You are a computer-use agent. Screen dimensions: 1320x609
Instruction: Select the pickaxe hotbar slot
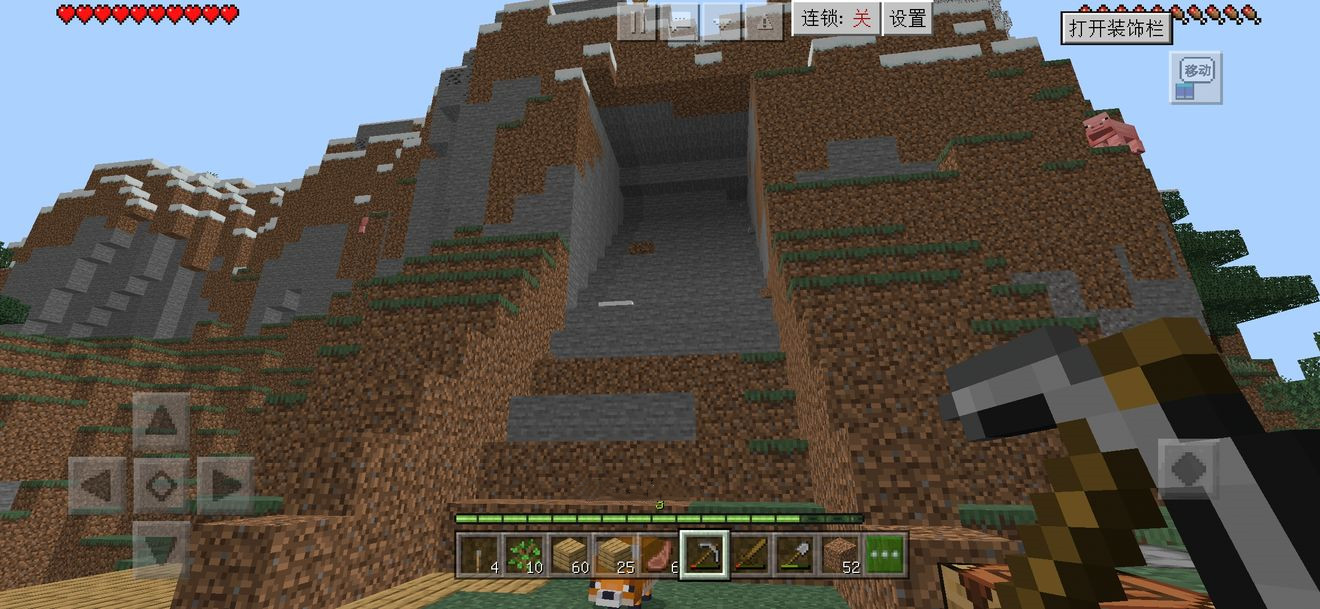point(703,554)
